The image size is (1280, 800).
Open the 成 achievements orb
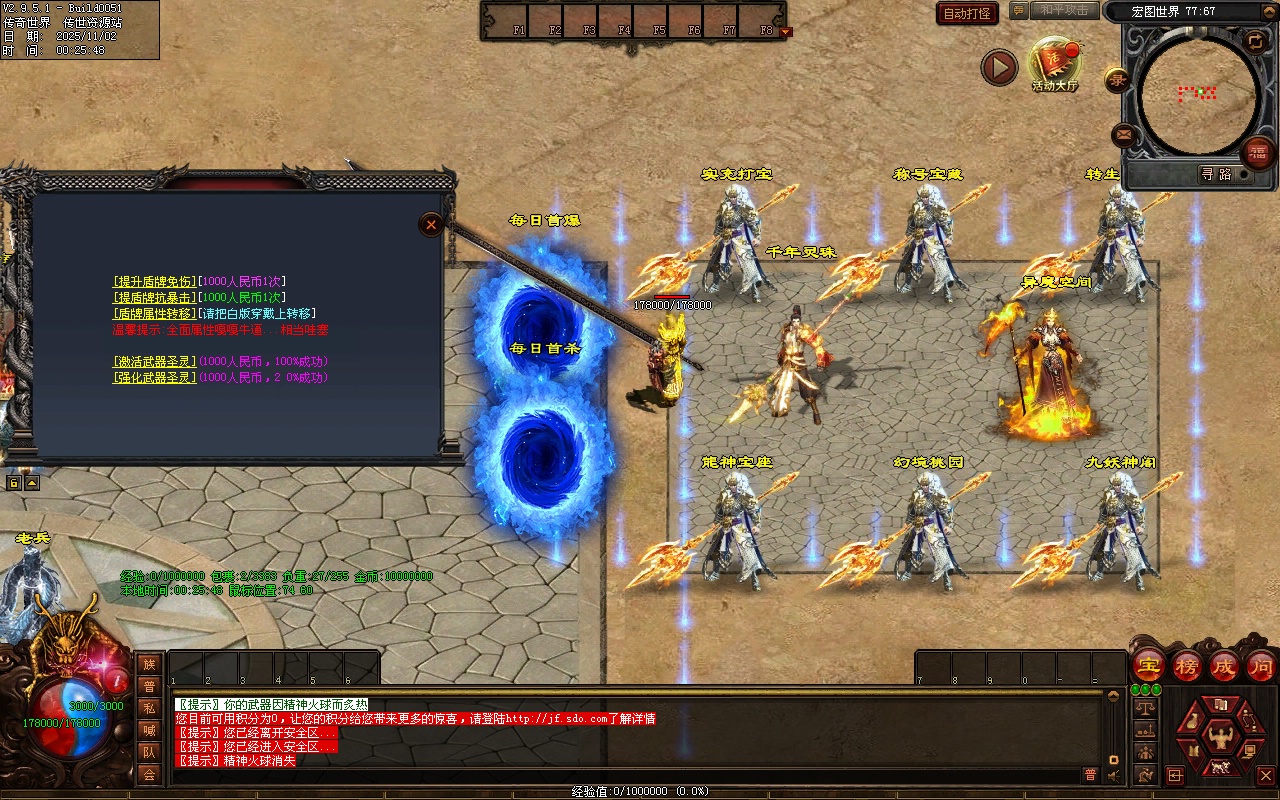(x=1224, y=666)
